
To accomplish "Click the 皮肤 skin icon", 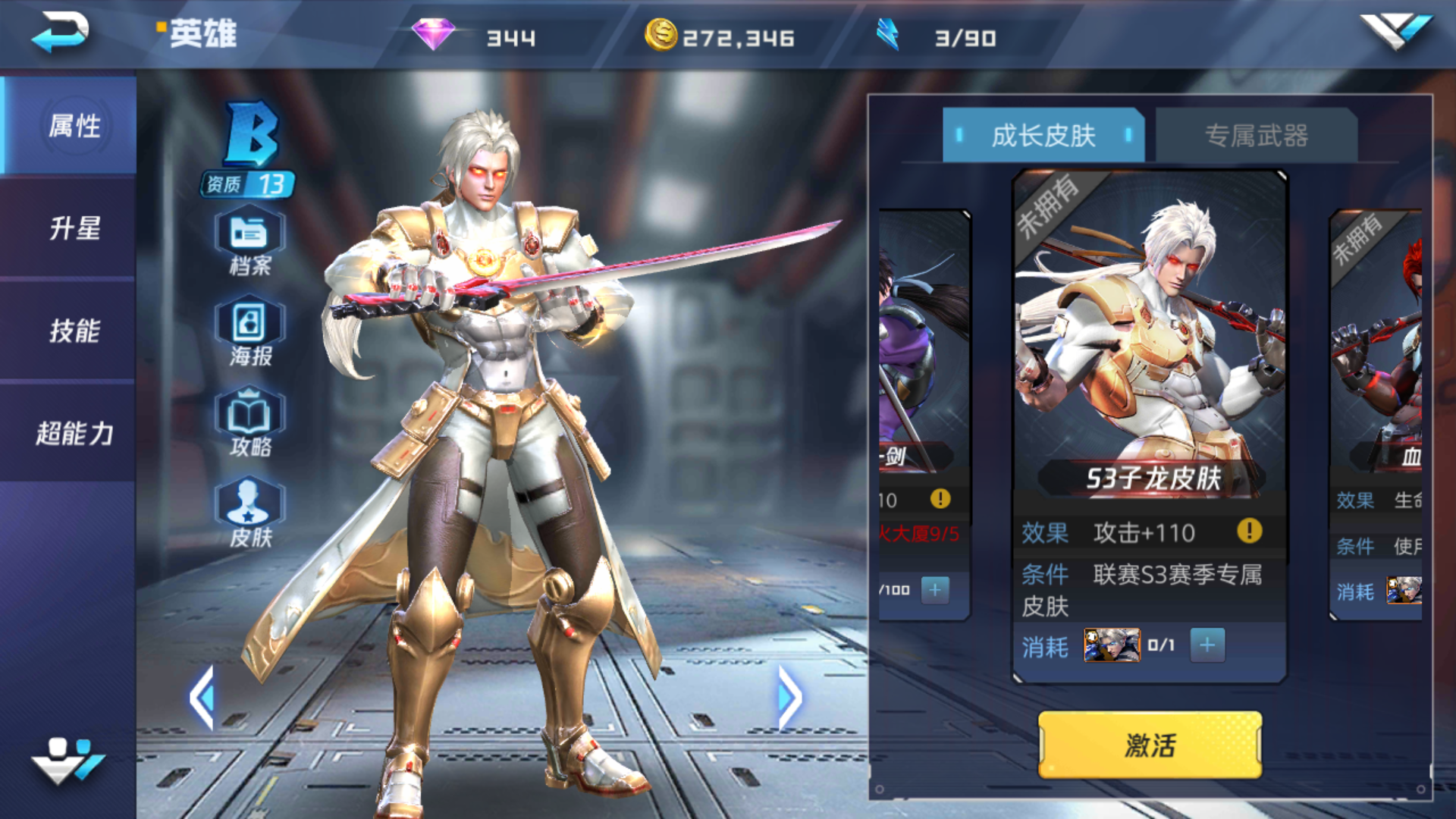I will coord(249,513).
